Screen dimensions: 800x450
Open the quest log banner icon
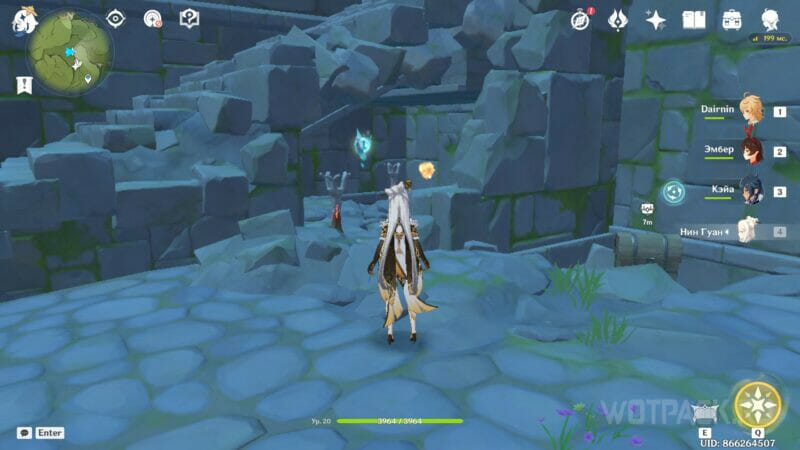pos(20,87)
